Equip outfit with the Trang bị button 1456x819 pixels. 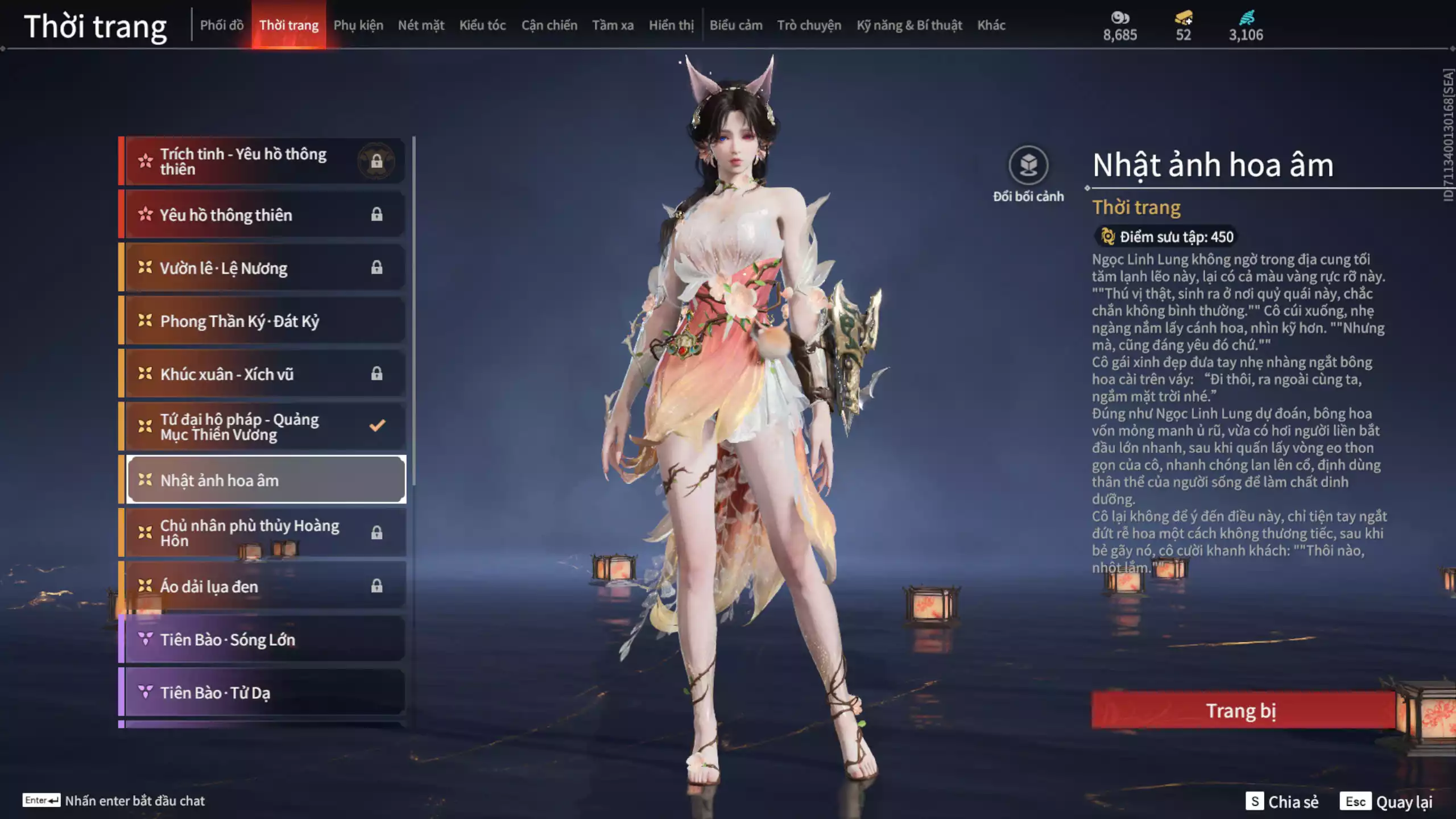coord(1242,710)
